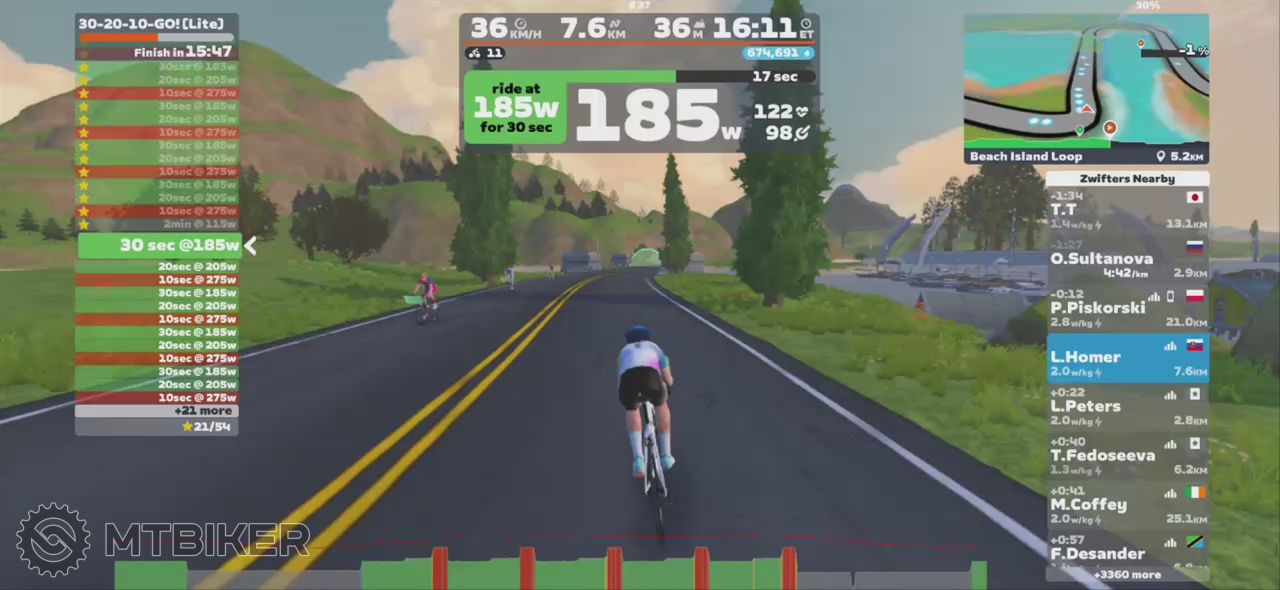Select M.Coffey's entry in nearby riders
1280x590 pixels.
point(1127,505)
